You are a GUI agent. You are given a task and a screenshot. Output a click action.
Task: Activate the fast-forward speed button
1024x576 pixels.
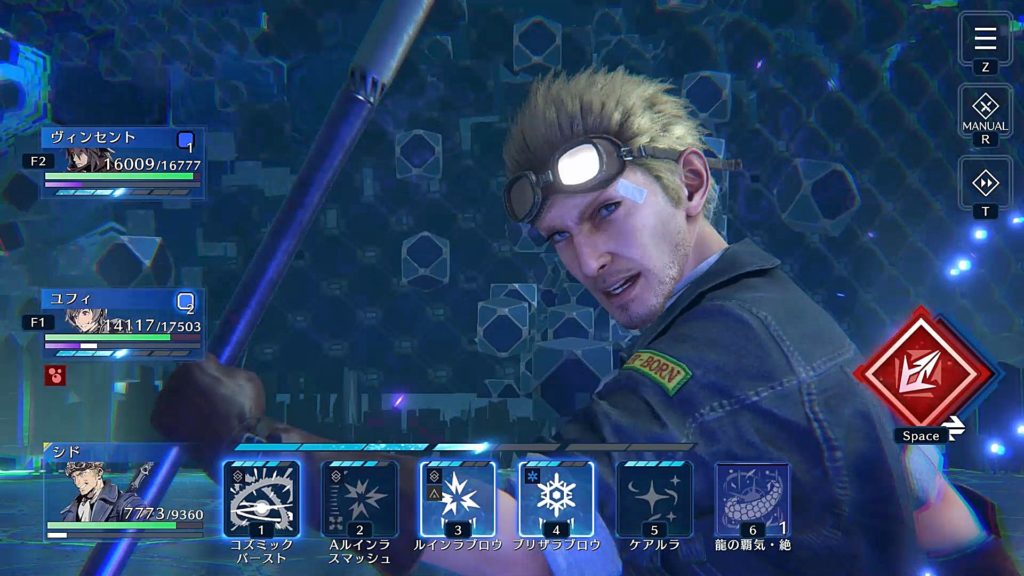[x=985, y=182]
